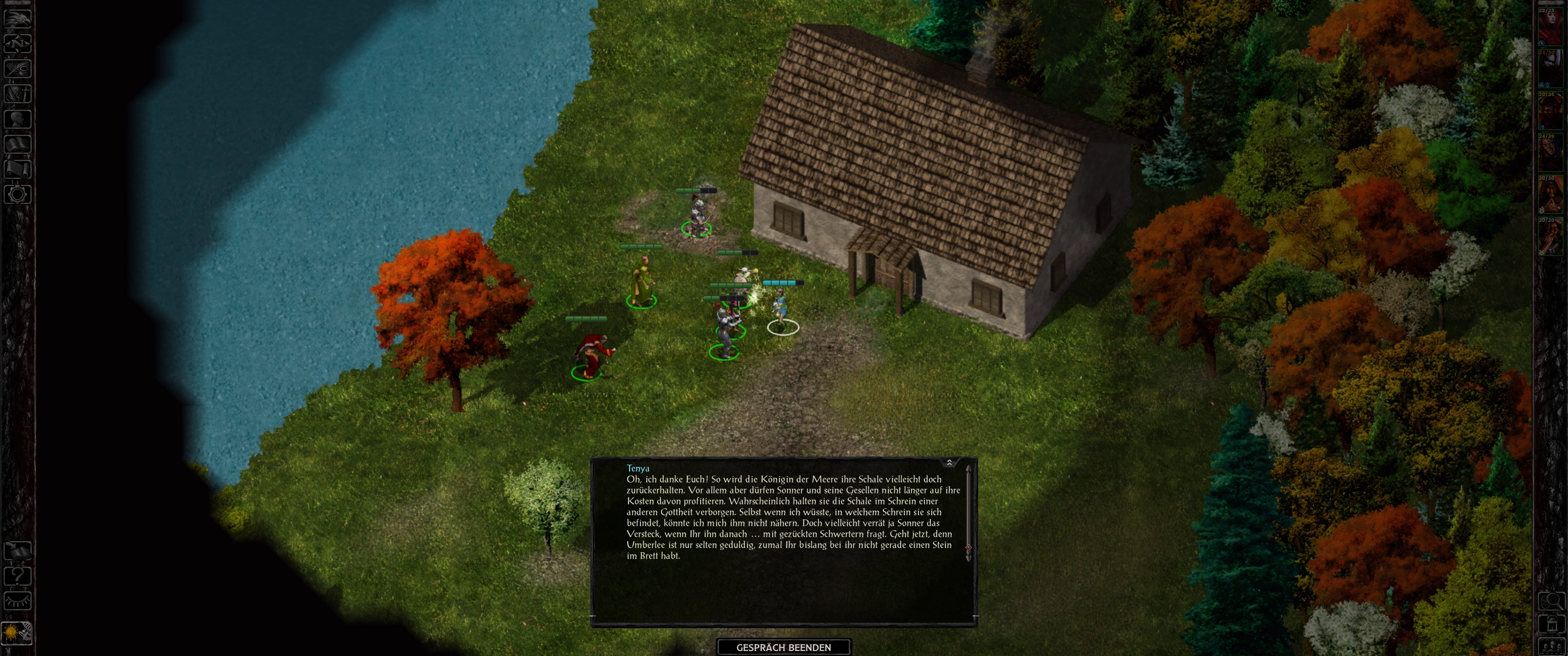Screen dimensions: 1568x656
Task: Open the inventory armor and sword icon
Action: coord(17,94)
